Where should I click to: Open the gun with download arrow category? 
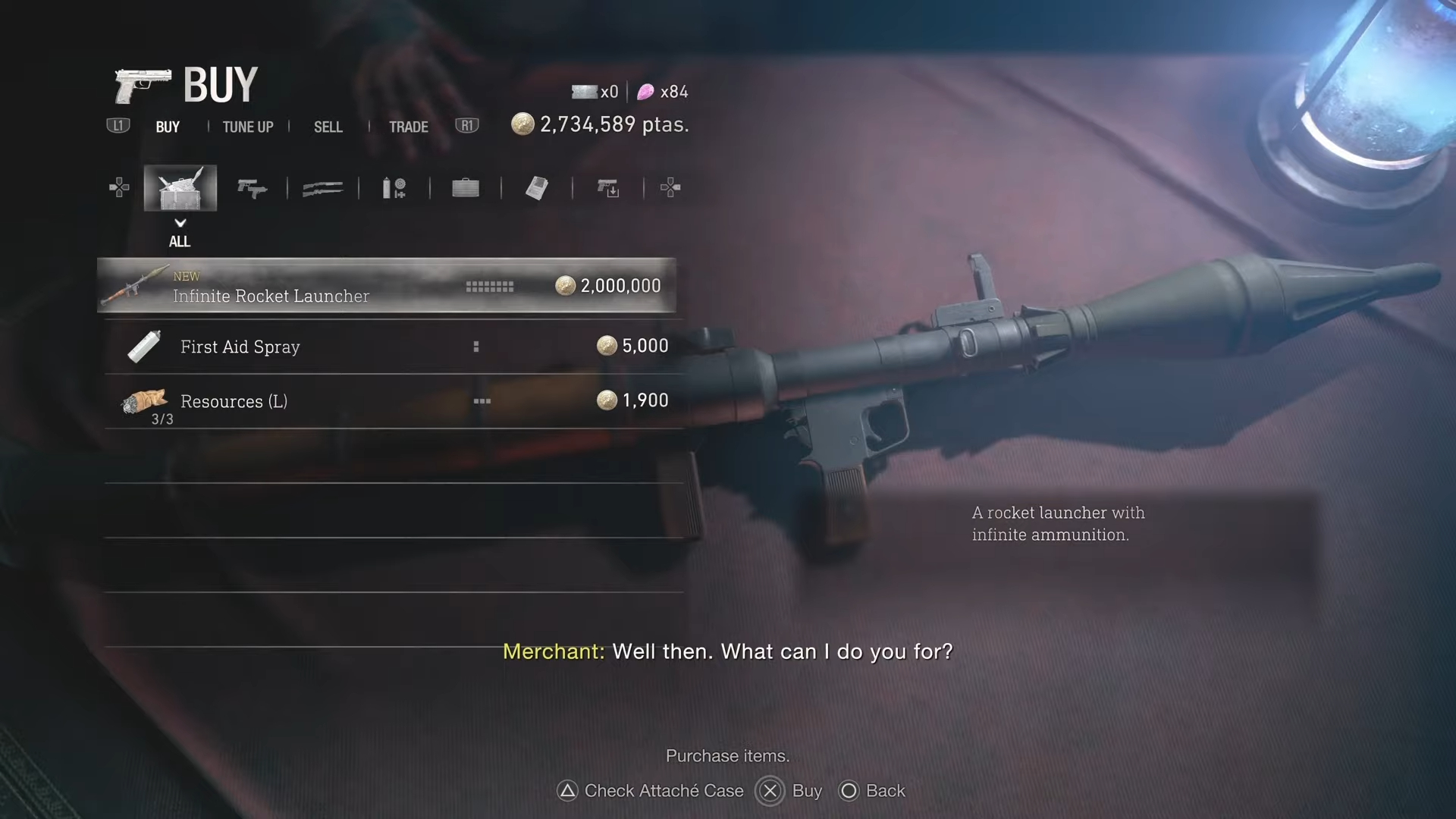(608, 188)
